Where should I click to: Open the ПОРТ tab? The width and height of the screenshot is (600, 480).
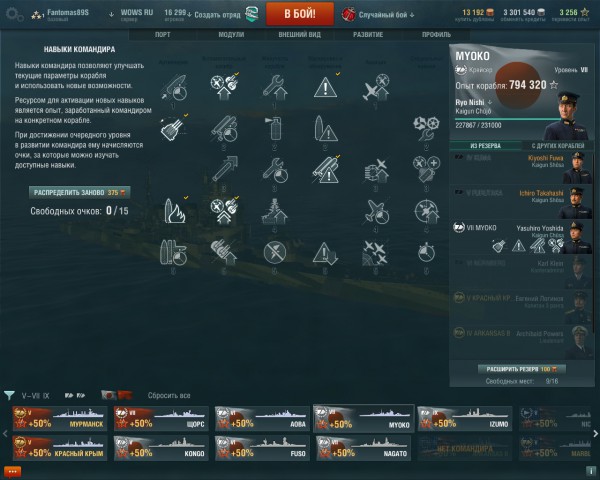pos(163,34)
